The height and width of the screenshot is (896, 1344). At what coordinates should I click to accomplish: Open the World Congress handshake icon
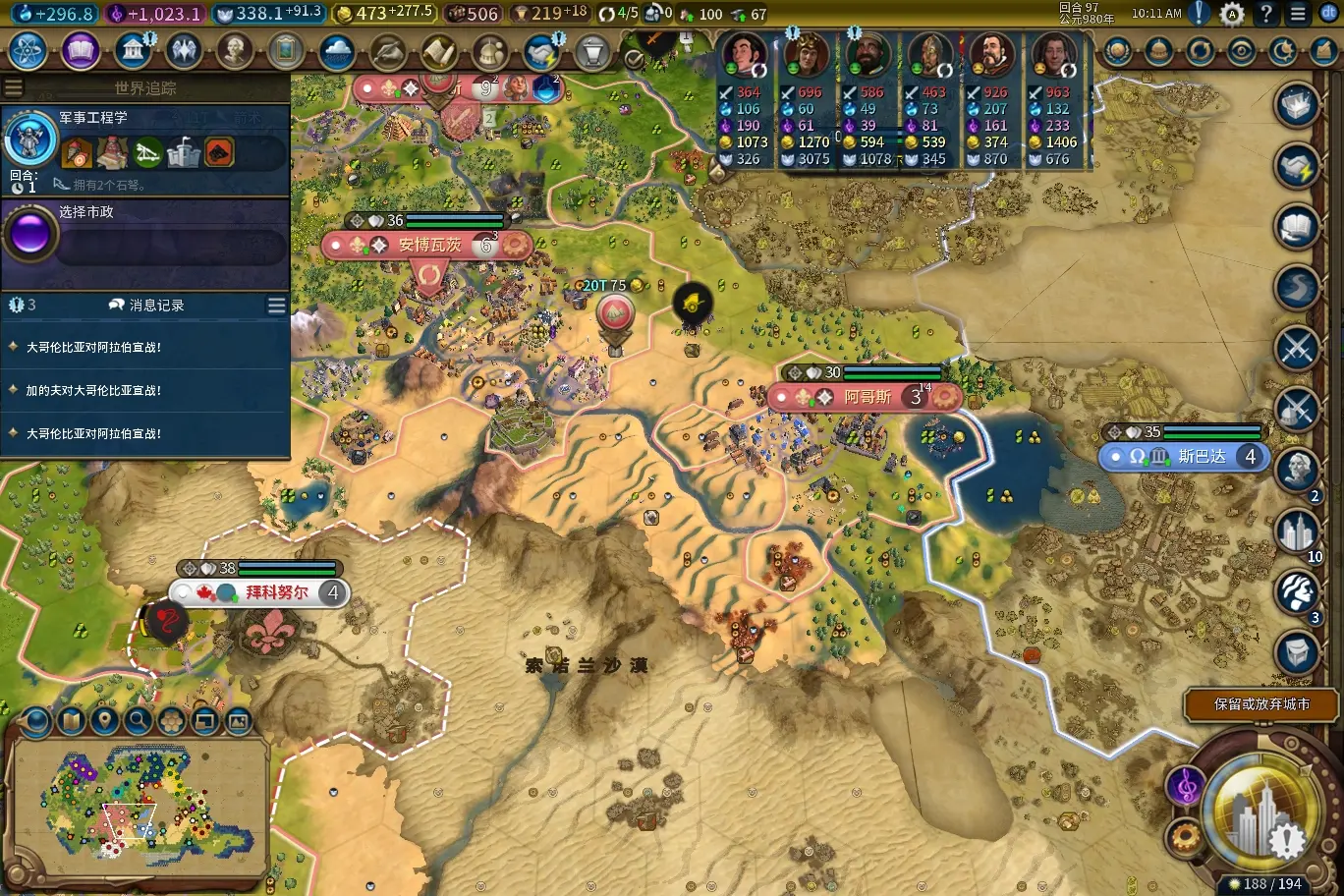point(539,51)
